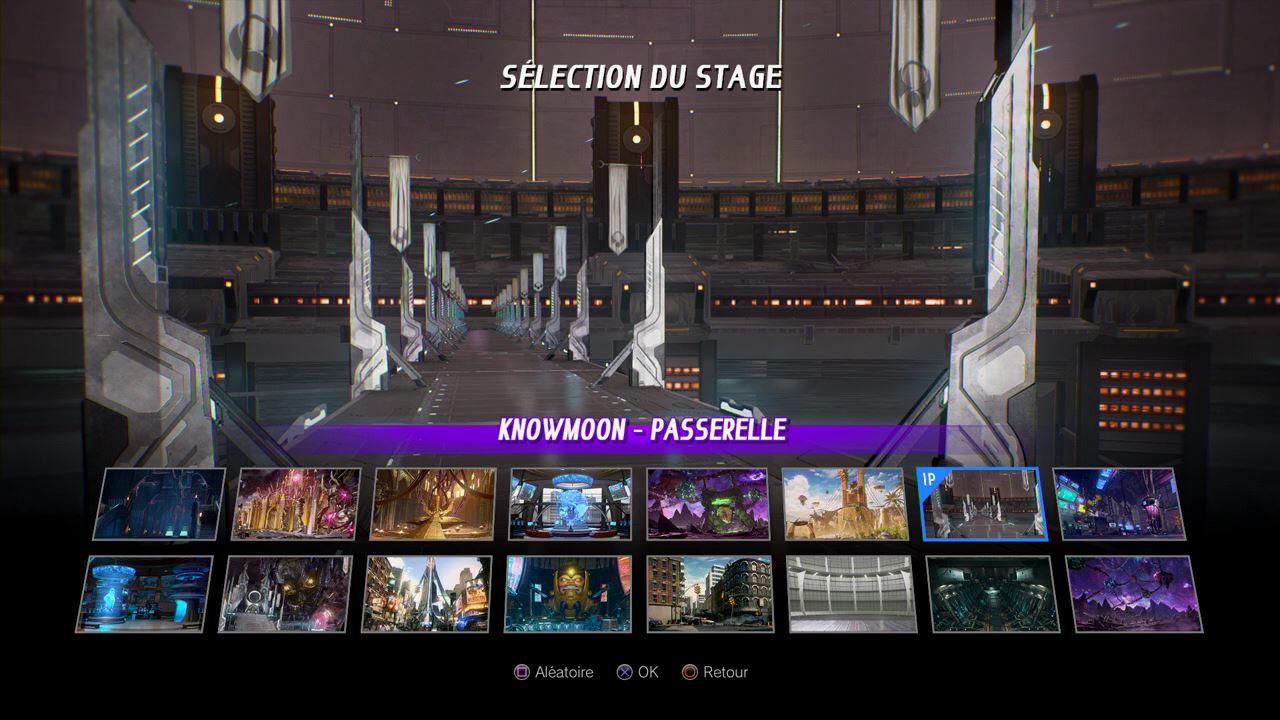Choose the neon night city street stage
1280x720 pixels.
click(x=1119, y=504)
